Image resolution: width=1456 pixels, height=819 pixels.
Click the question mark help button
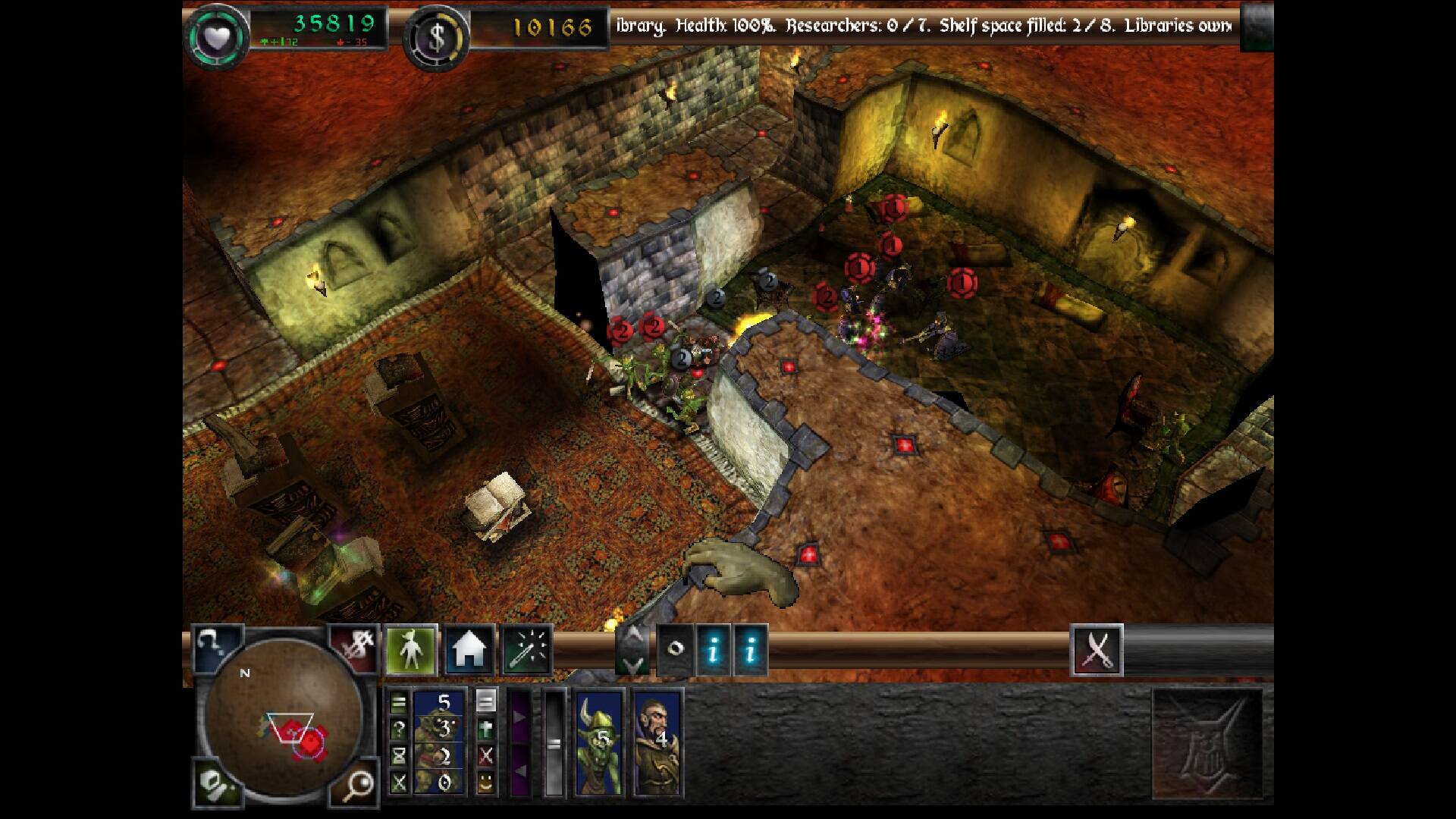[x=216, y=648]
